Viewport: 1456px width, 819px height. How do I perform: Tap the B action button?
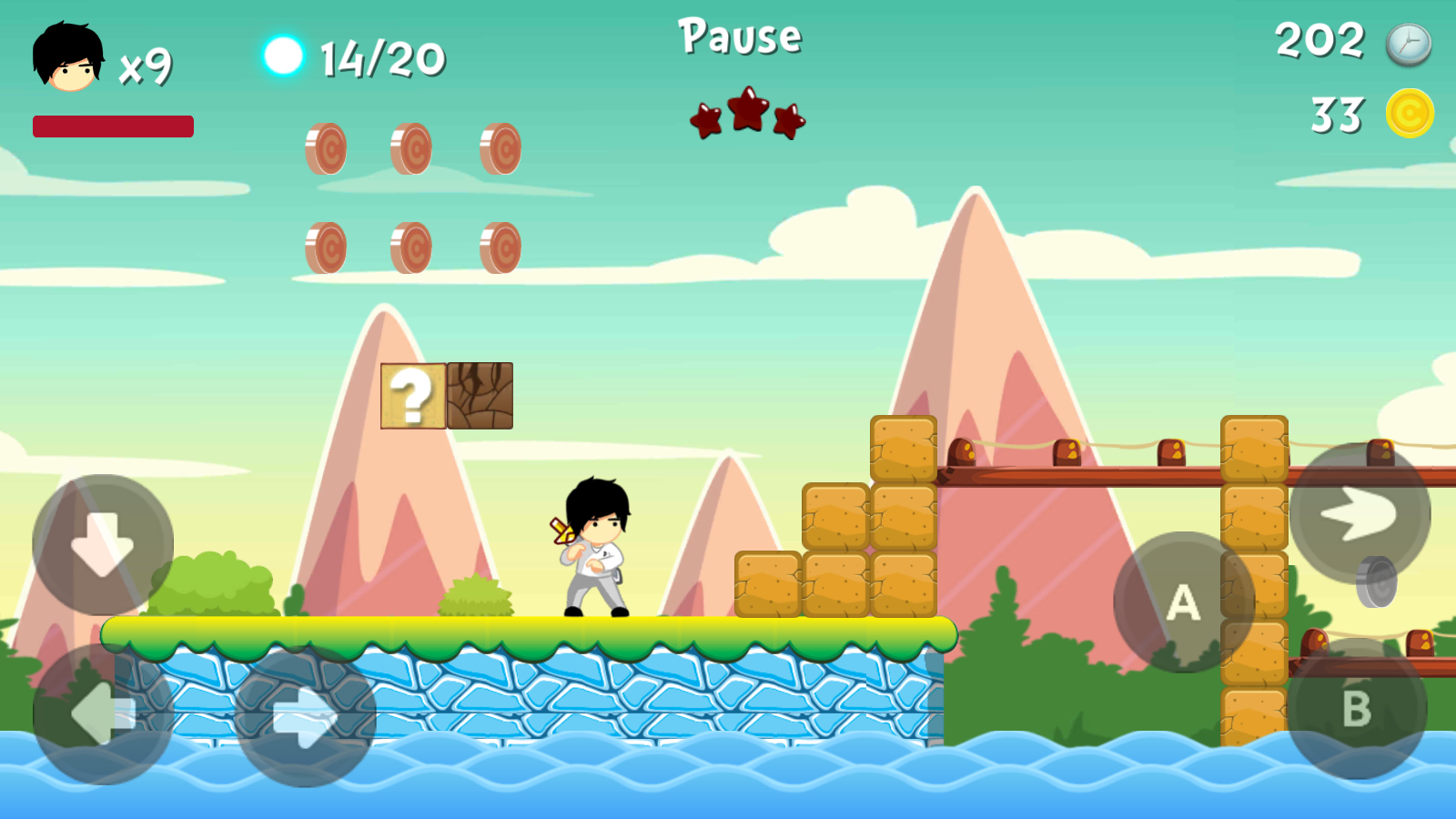pos(1356,709)
